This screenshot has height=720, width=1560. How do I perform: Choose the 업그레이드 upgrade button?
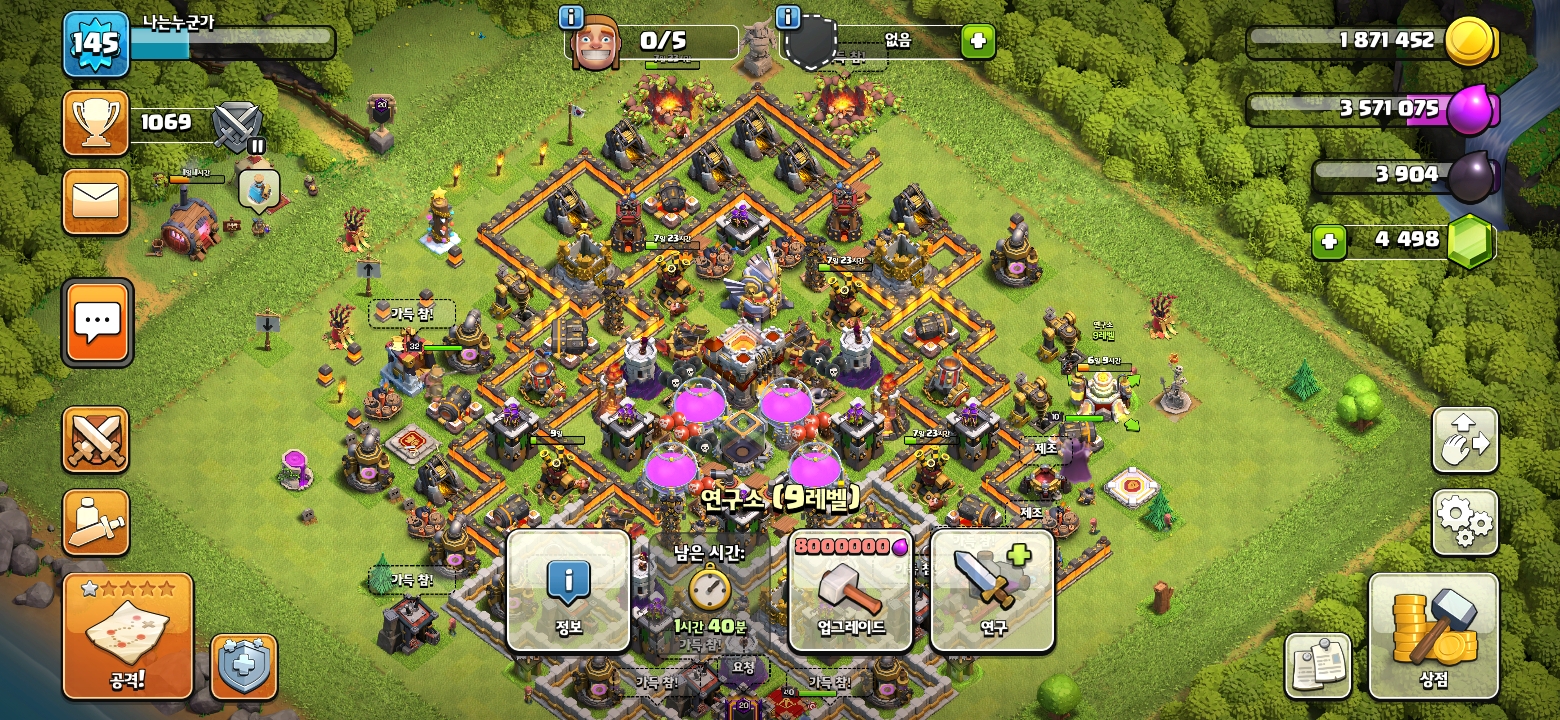coord(850,591)
